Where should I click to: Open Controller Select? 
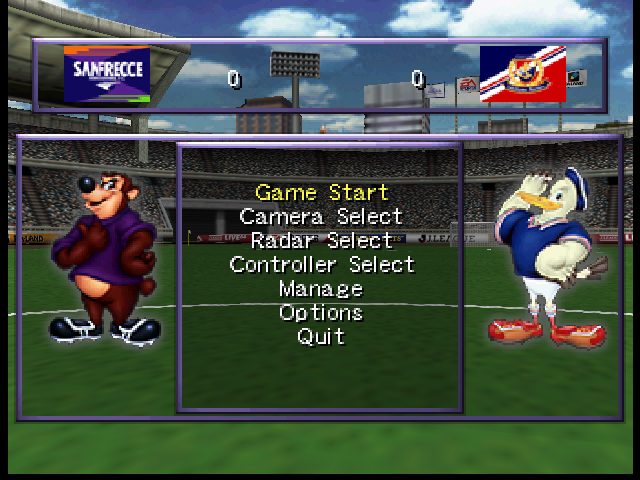(x=321, y=264)
